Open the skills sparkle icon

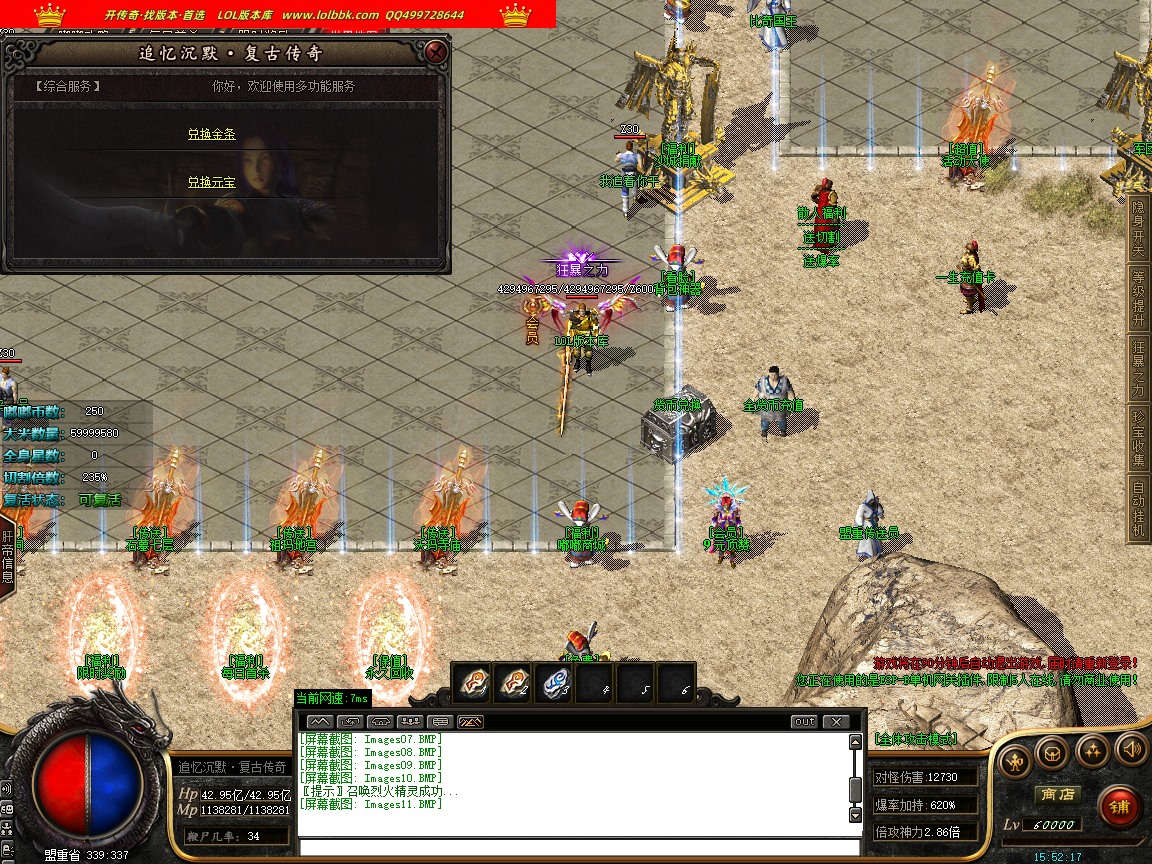1092,750
